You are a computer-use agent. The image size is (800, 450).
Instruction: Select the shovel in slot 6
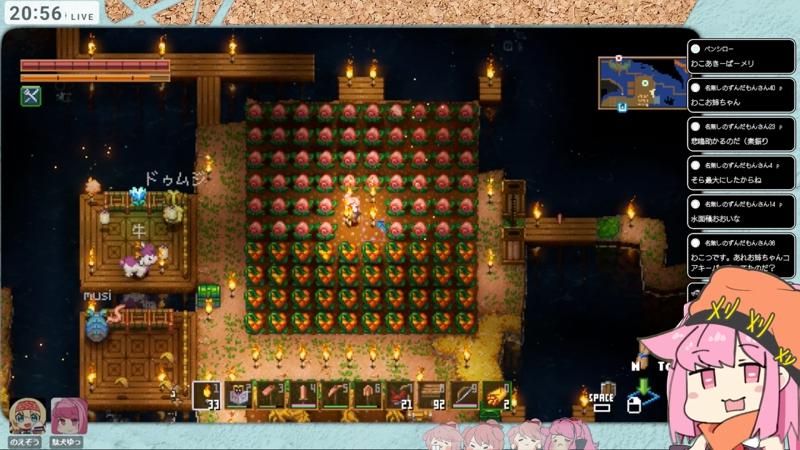369,395
